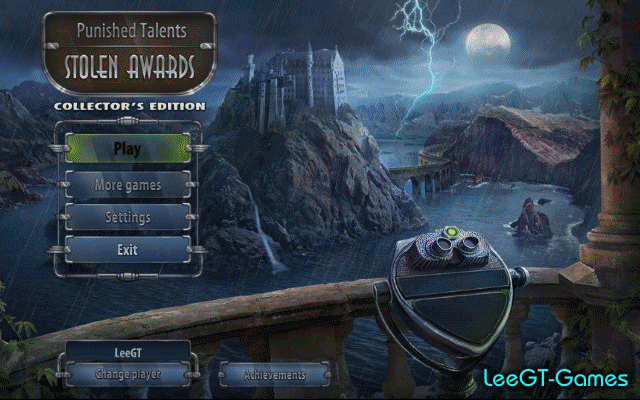Click the Change player button

tap(127, 374)
